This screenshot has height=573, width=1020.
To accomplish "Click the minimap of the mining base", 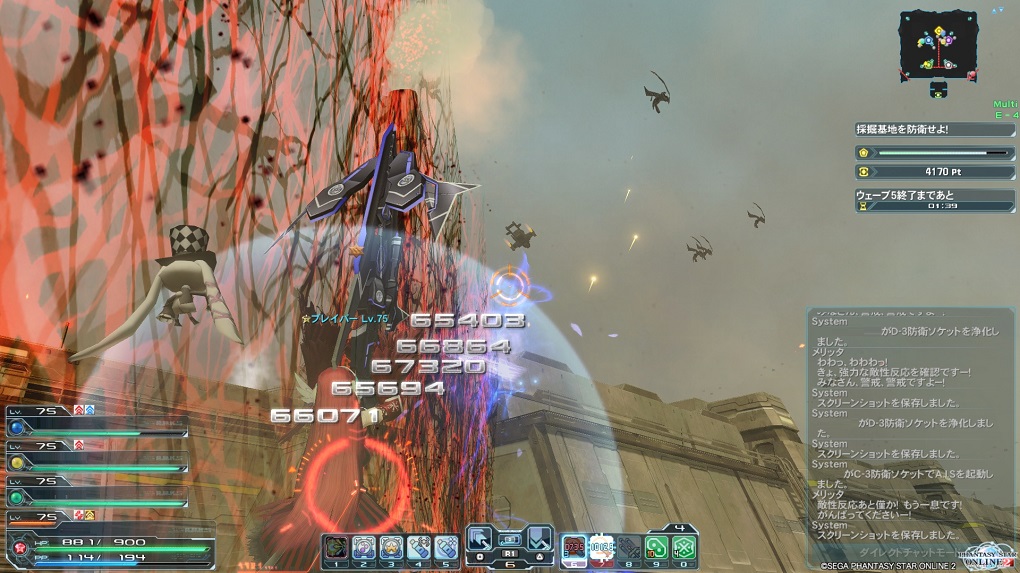I will tap(937, 44).
